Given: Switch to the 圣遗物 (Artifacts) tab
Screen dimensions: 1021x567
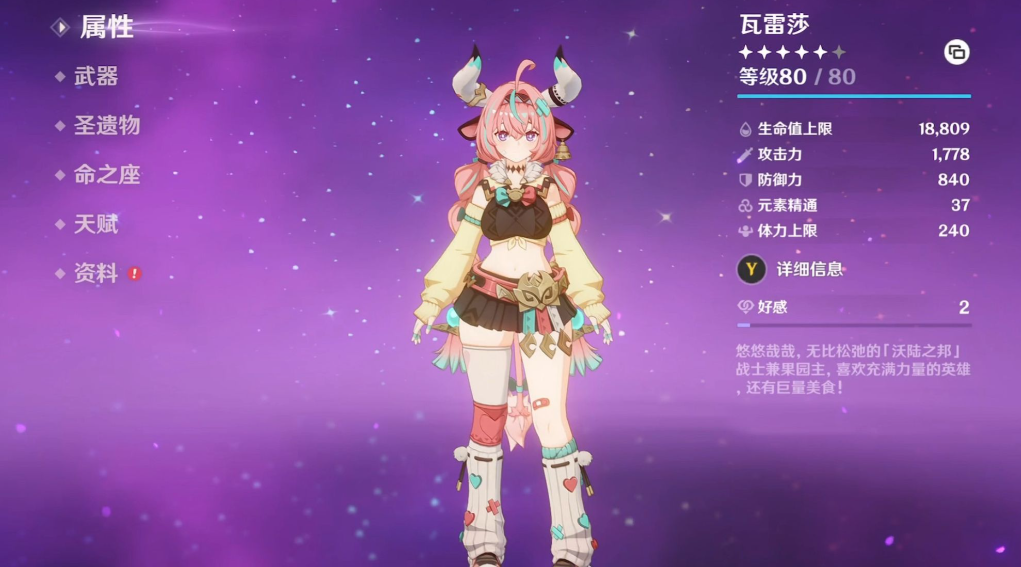Looking at the screenshot, I should pyautogui.click(x=106, y=125).
